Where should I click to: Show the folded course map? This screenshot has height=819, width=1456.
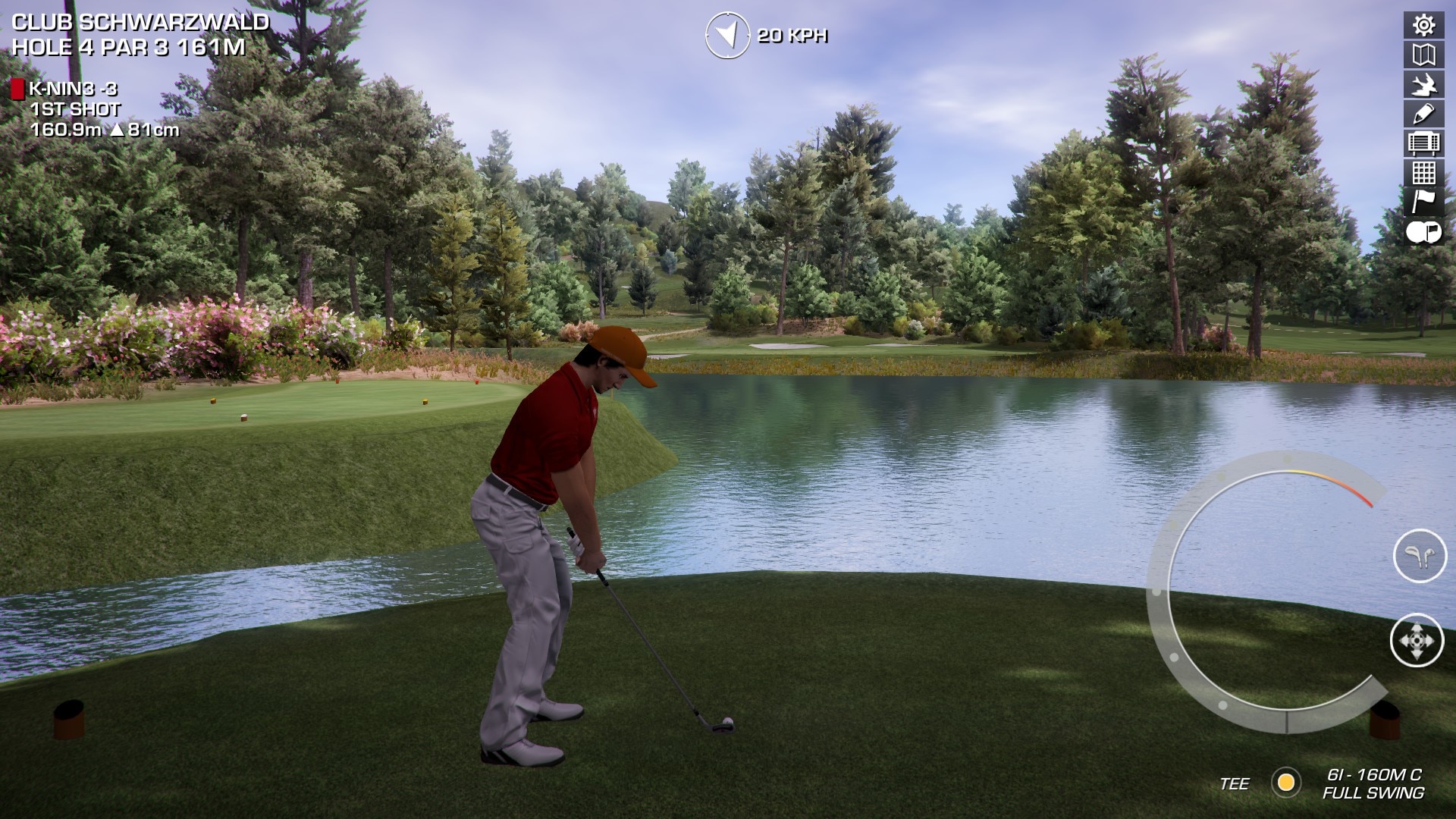[1423, 55]
